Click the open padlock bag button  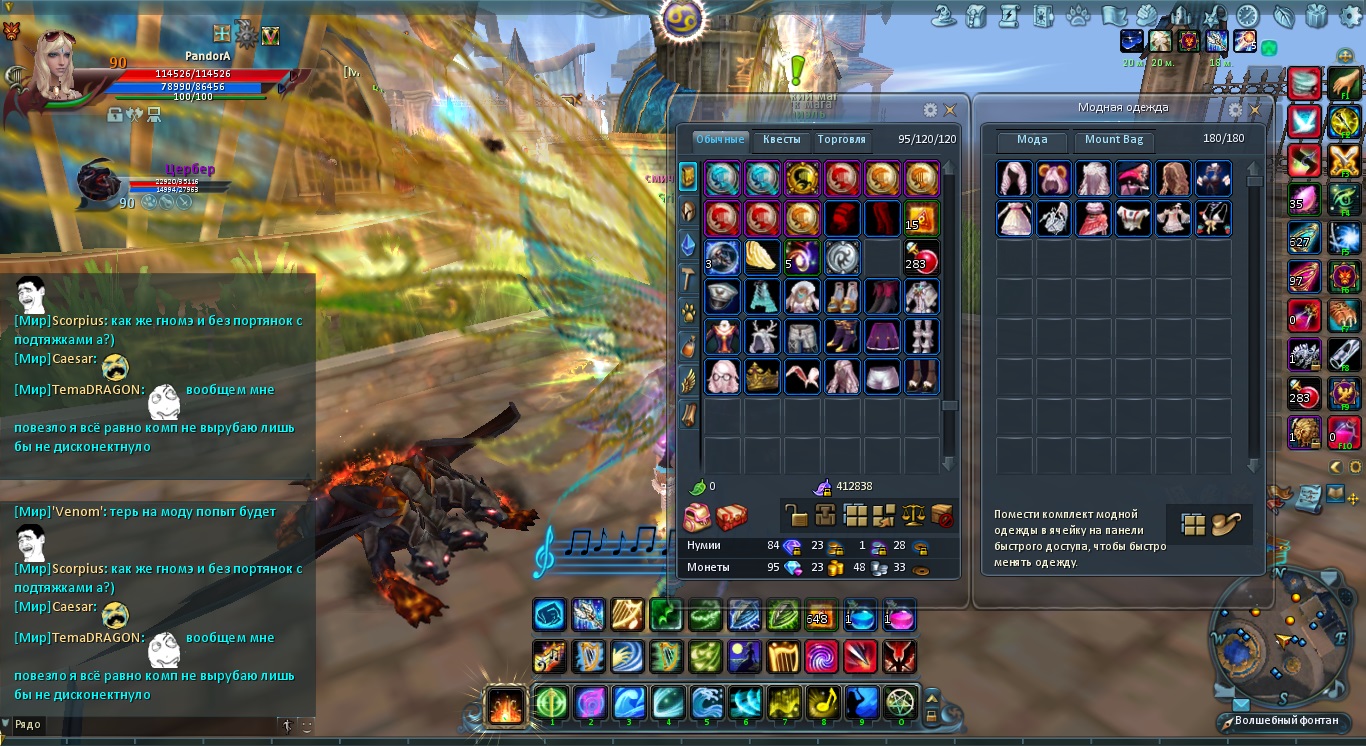point(796,516)
